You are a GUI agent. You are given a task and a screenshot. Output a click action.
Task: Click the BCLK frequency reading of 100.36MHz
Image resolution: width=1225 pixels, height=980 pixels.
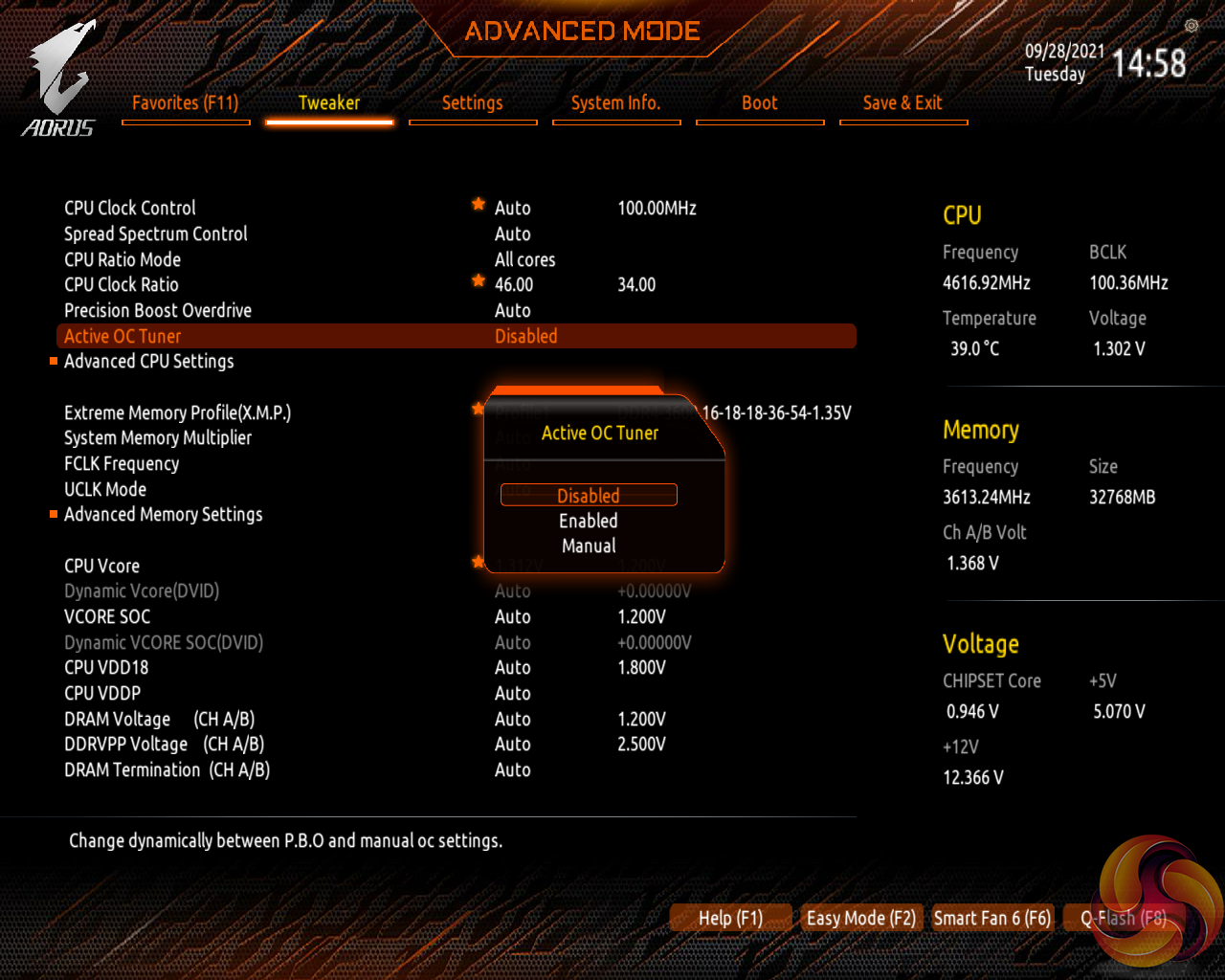tap(1127, 282)
